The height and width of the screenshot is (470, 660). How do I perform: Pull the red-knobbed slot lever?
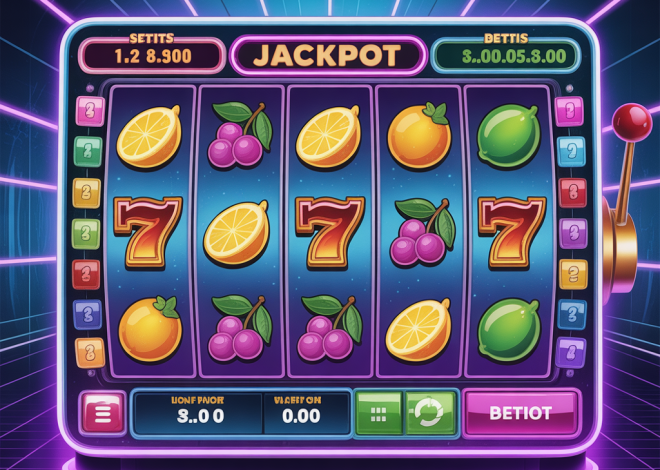[x=631, y=124]
